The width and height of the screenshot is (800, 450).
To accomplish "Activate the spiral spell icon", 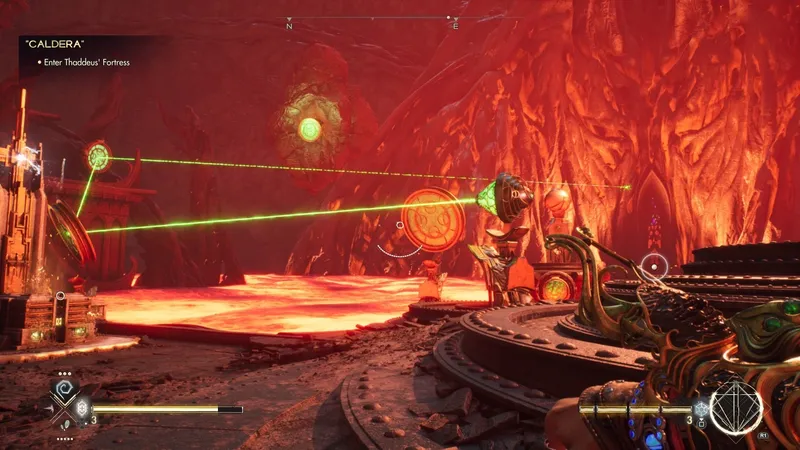I will coord(63,389).
